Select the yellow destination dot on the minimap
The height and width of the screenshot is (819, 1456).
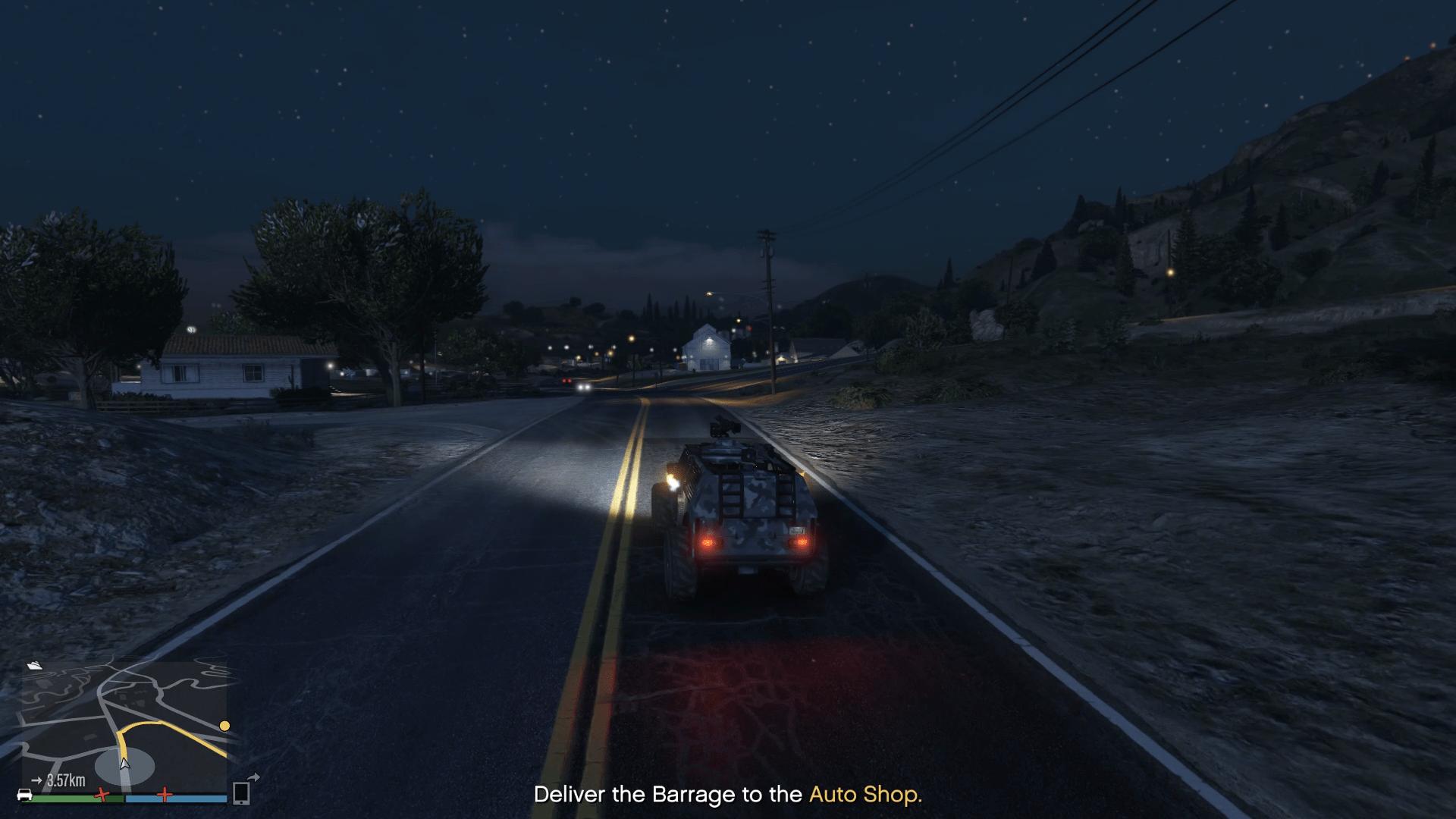(224, 726)
